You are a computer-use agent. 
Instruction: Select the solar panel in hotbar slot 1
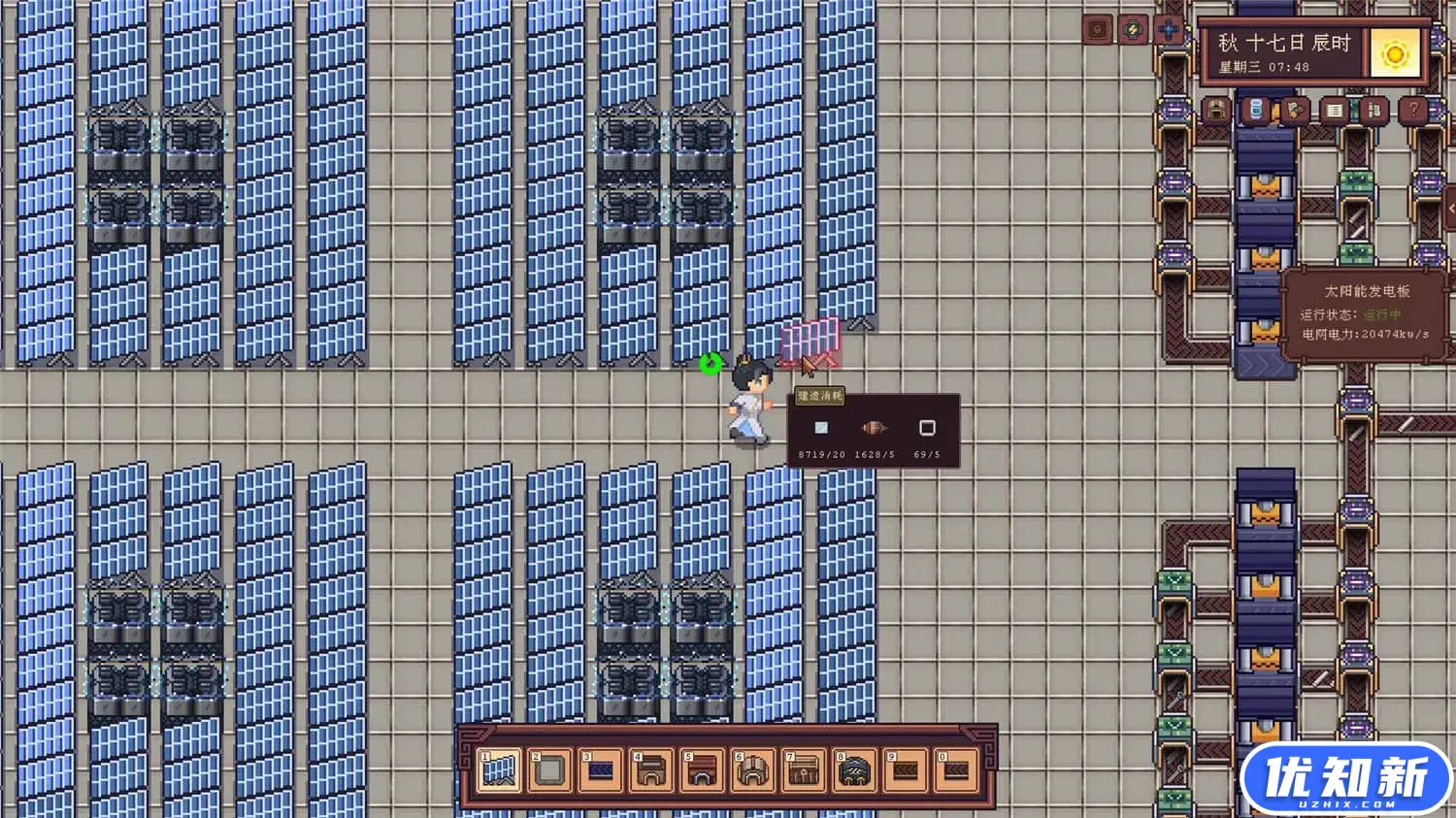coord(498,771)
